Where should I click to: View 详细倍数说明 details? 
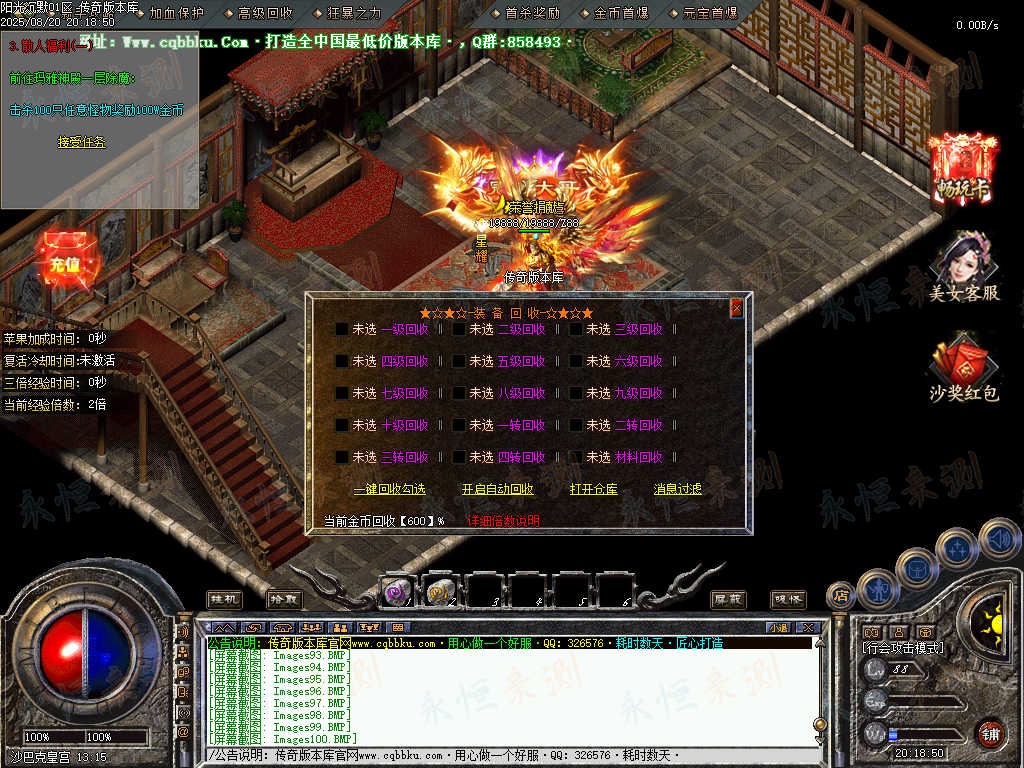(504, 521)
